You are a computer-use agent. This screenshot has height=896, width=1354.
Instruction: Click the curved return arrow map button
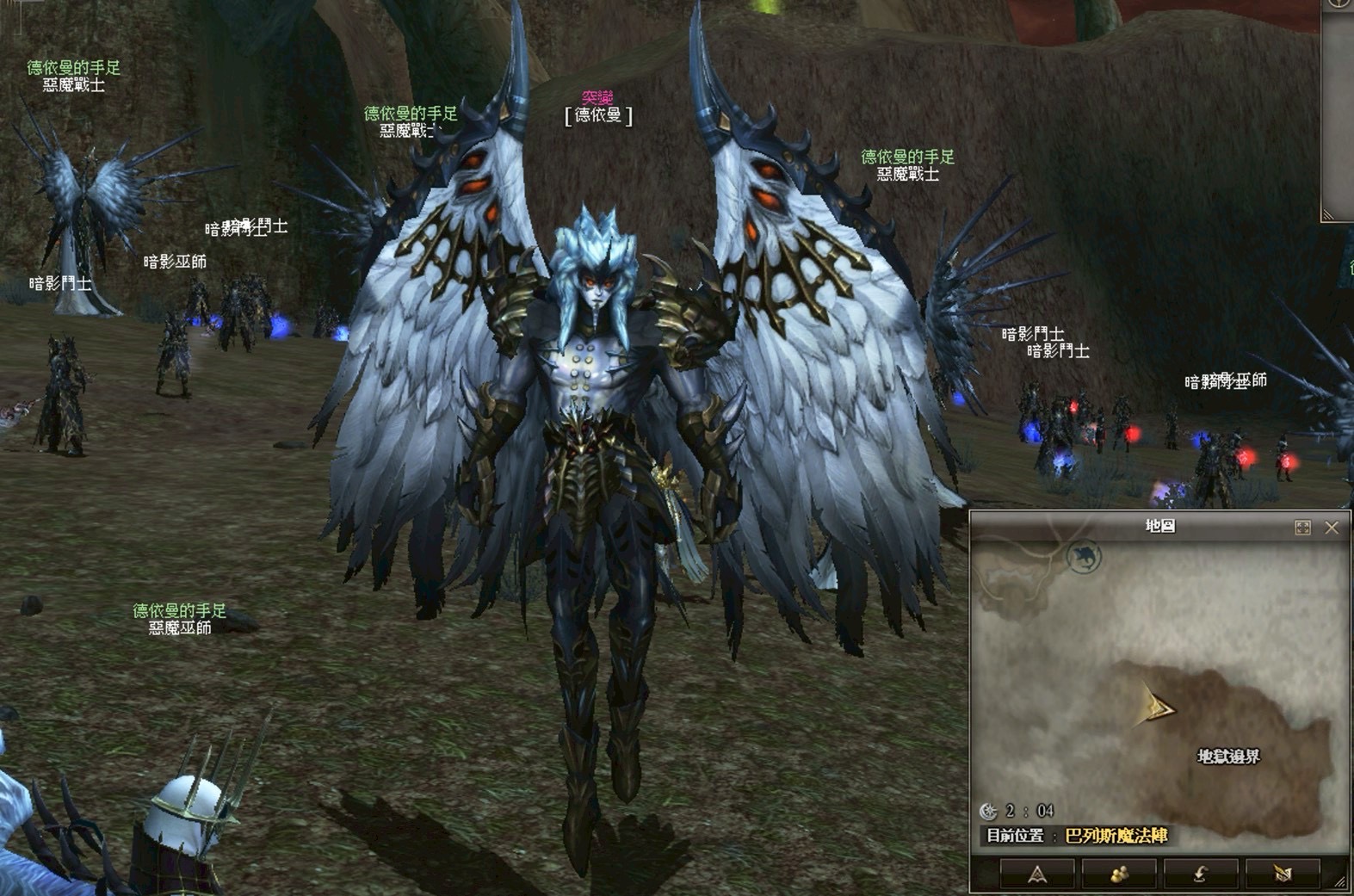[x=1199, y=874]
